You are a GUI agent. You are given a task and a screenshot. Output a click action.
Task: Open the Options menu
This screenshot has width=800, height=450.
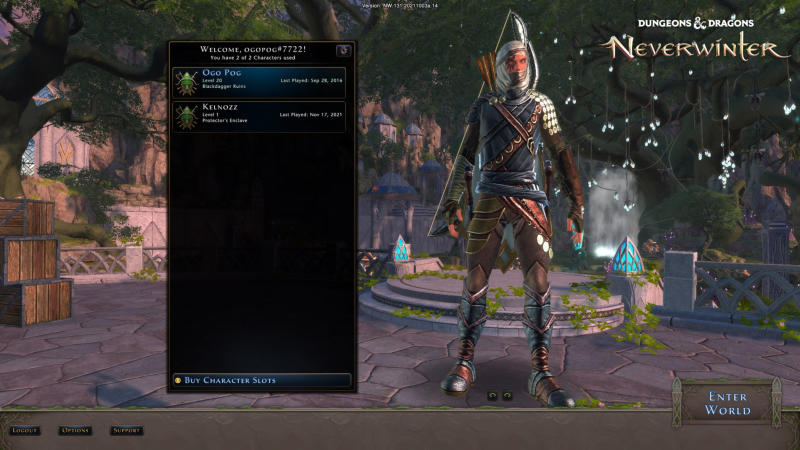click(x=75, y=431)
